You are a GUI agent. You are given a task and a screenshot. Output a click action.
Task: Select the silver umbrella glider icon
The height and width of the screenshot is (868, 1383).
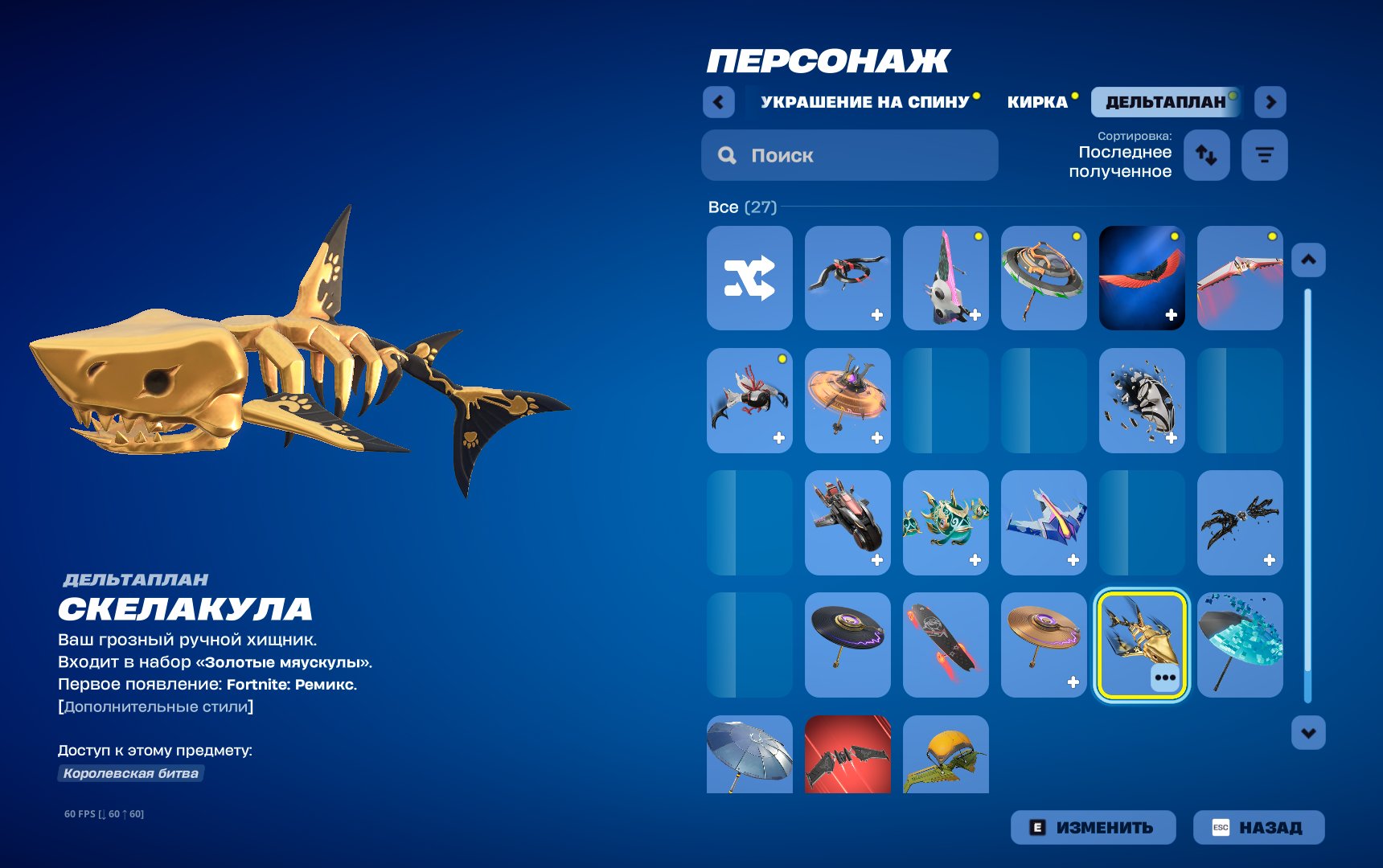click(749, 755)
